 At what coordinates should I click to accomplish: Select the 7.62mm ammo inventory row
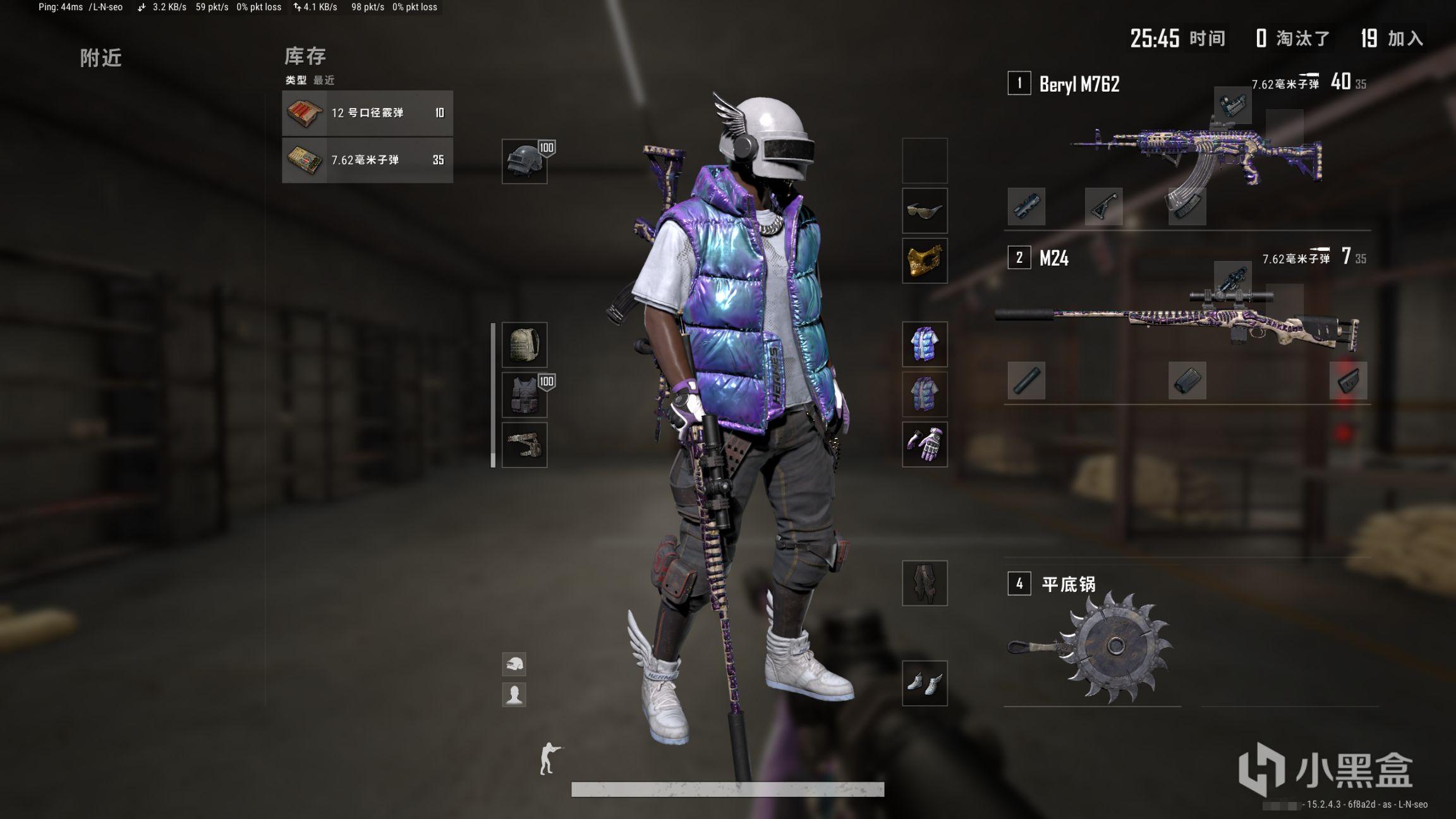tap(367, 160)
